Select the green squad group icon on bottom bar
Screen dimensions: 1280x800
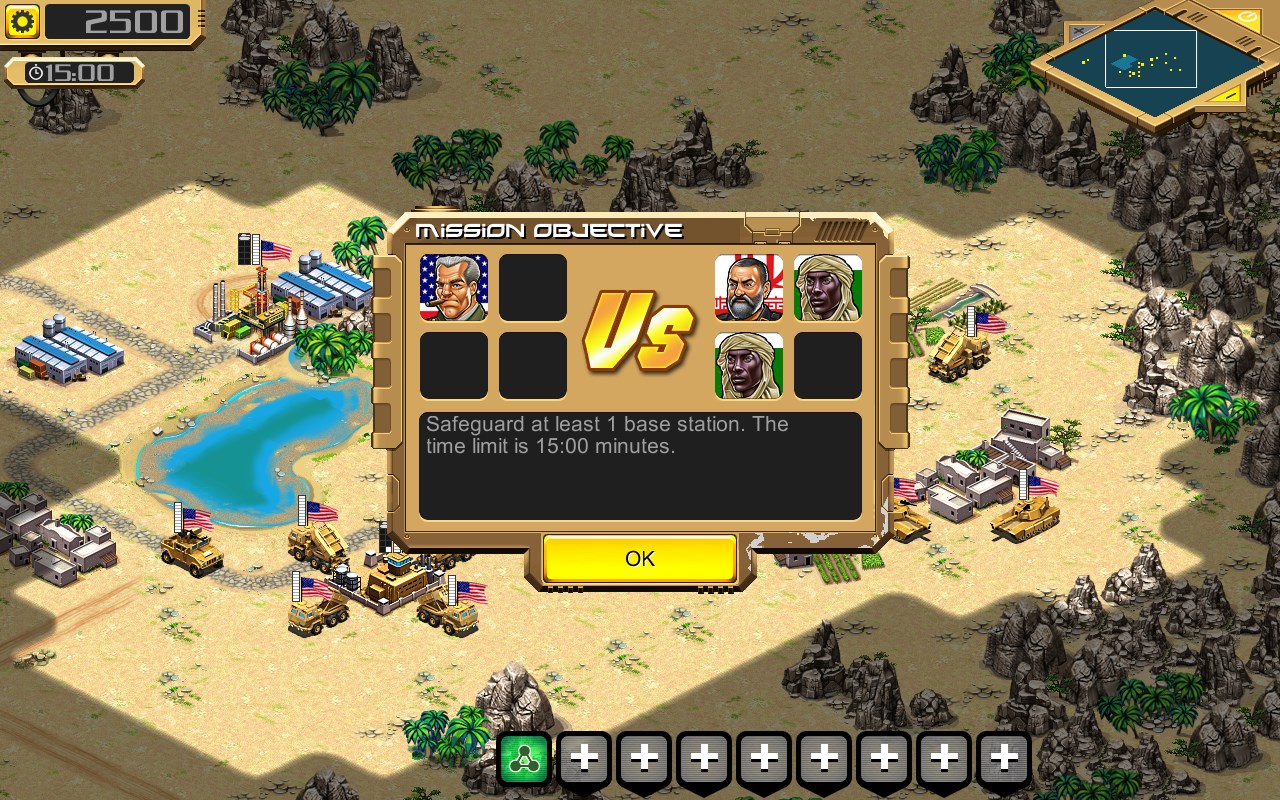(524, 758)
